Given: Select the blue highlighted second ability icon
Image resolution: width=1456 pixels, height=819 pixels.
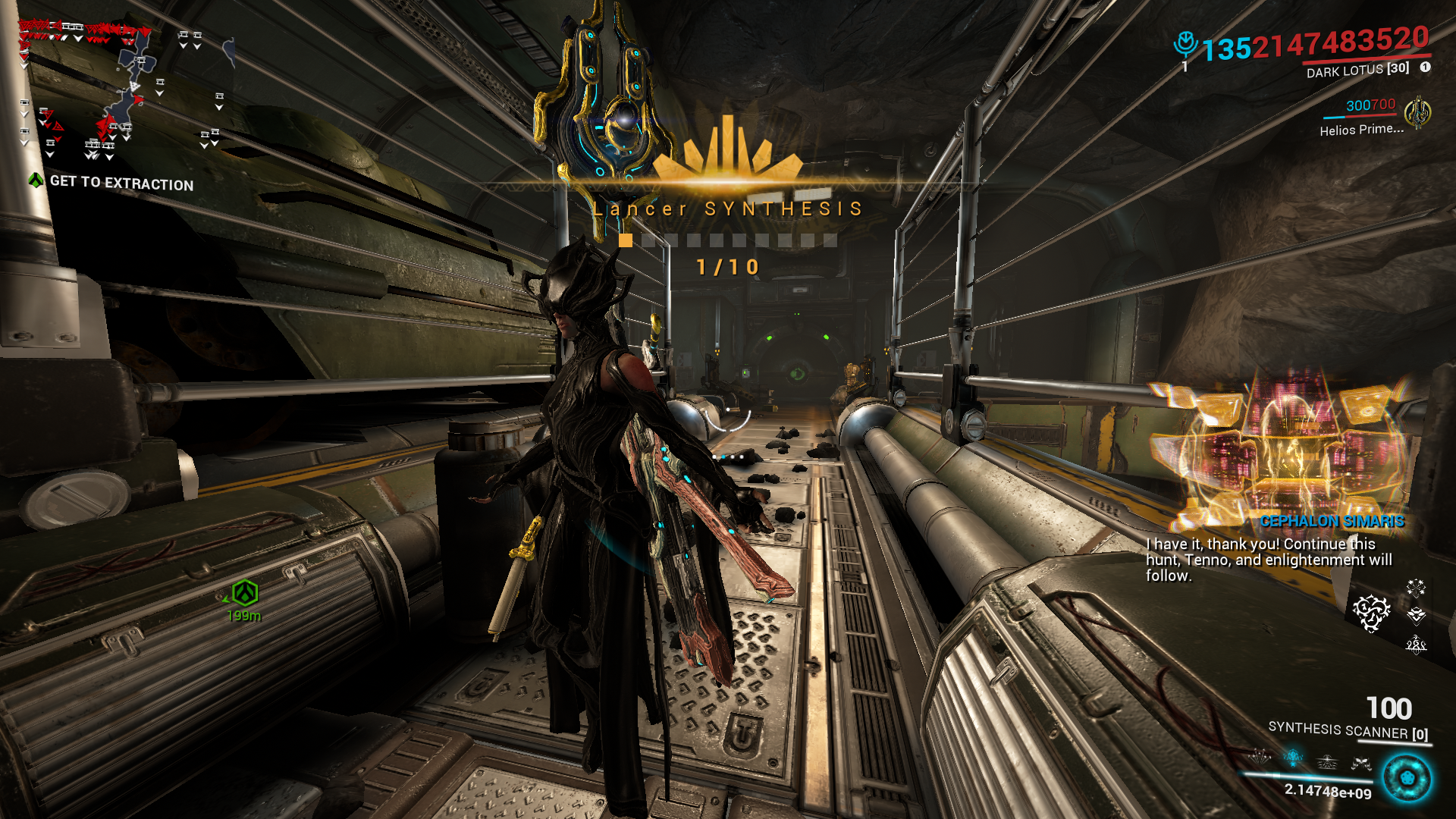Looking at the screenshot, I should [1293, 757].
